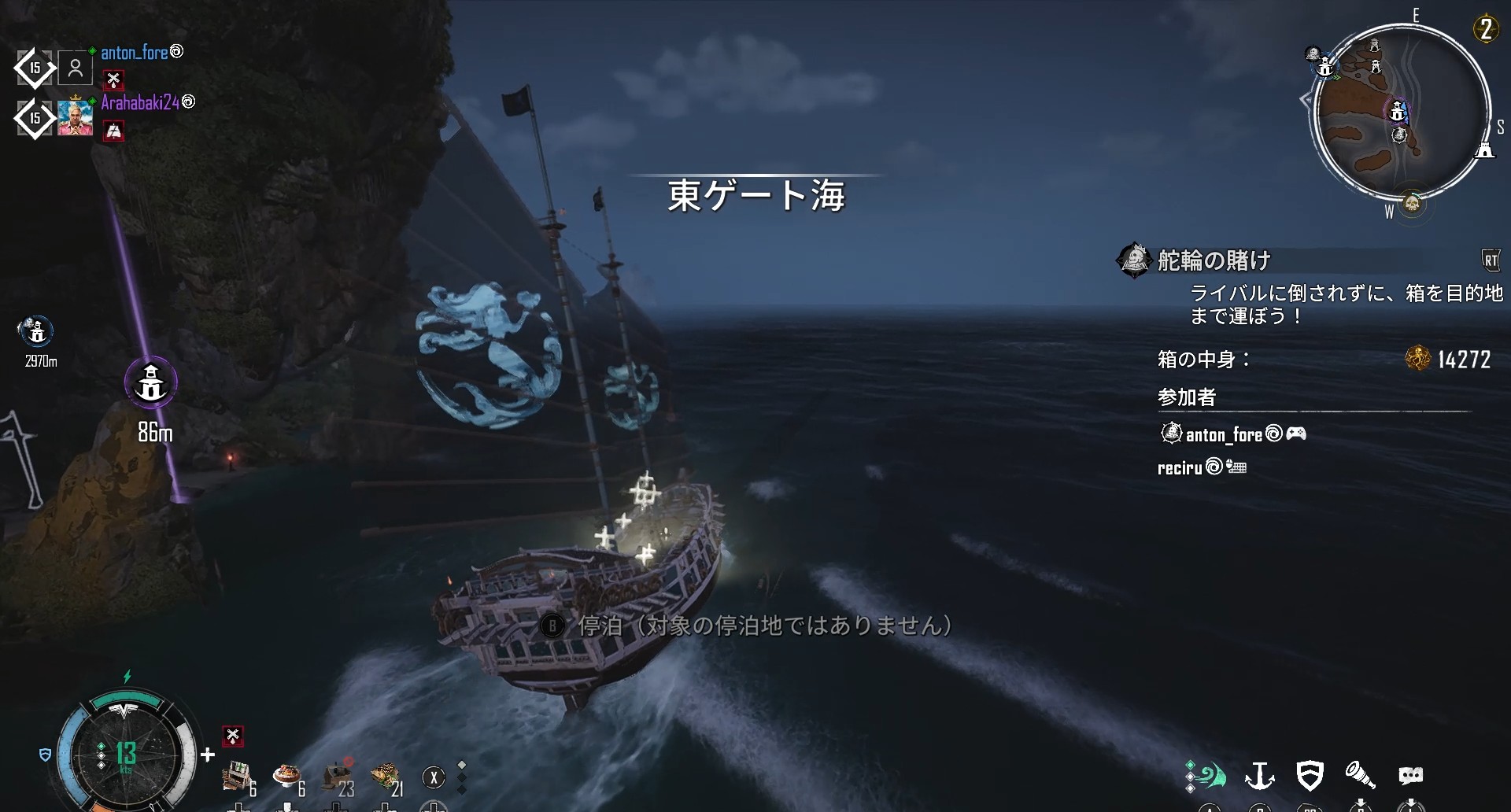Viewport: 1511px width, 812px height.
Task: Select the repair kit item slot
Action: coord(236,777)
